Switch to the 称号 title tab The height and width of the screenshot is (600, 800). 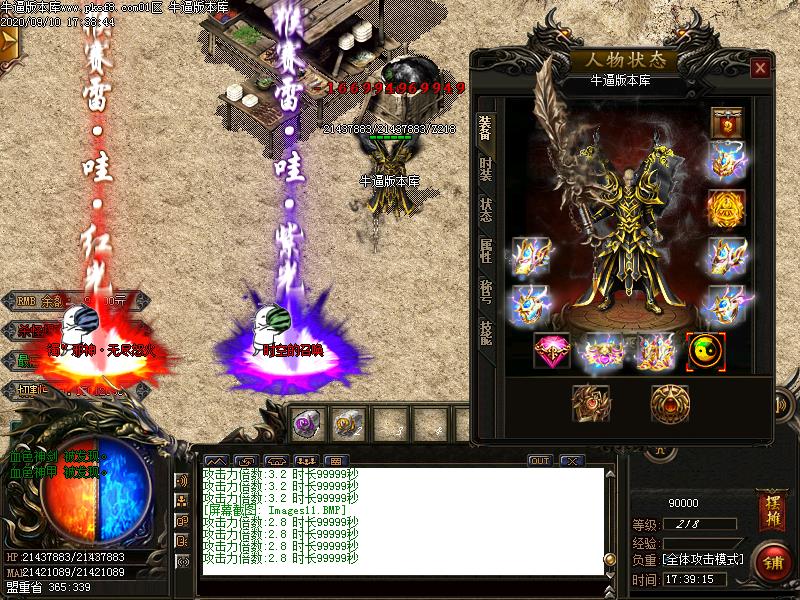pos(486,291)
